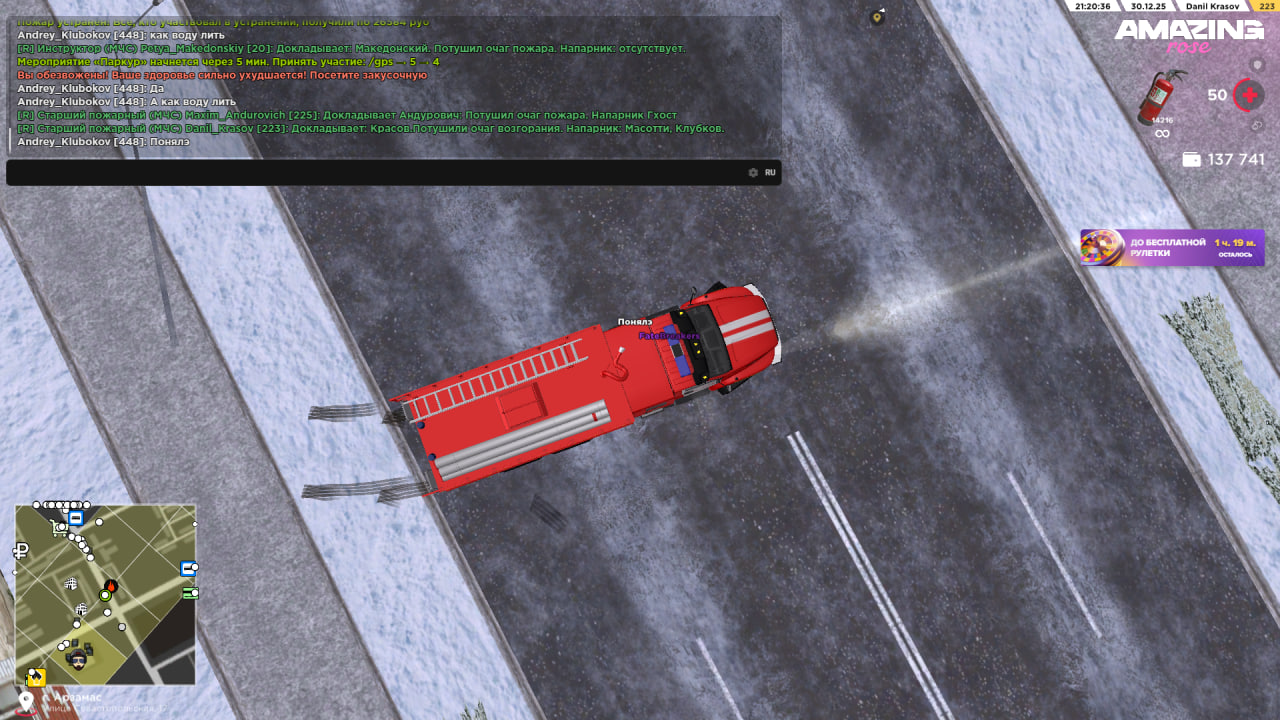The image size is (1280, 720).
Task: Click the yellow crown marker on the minimap
Action: [36, 677]
